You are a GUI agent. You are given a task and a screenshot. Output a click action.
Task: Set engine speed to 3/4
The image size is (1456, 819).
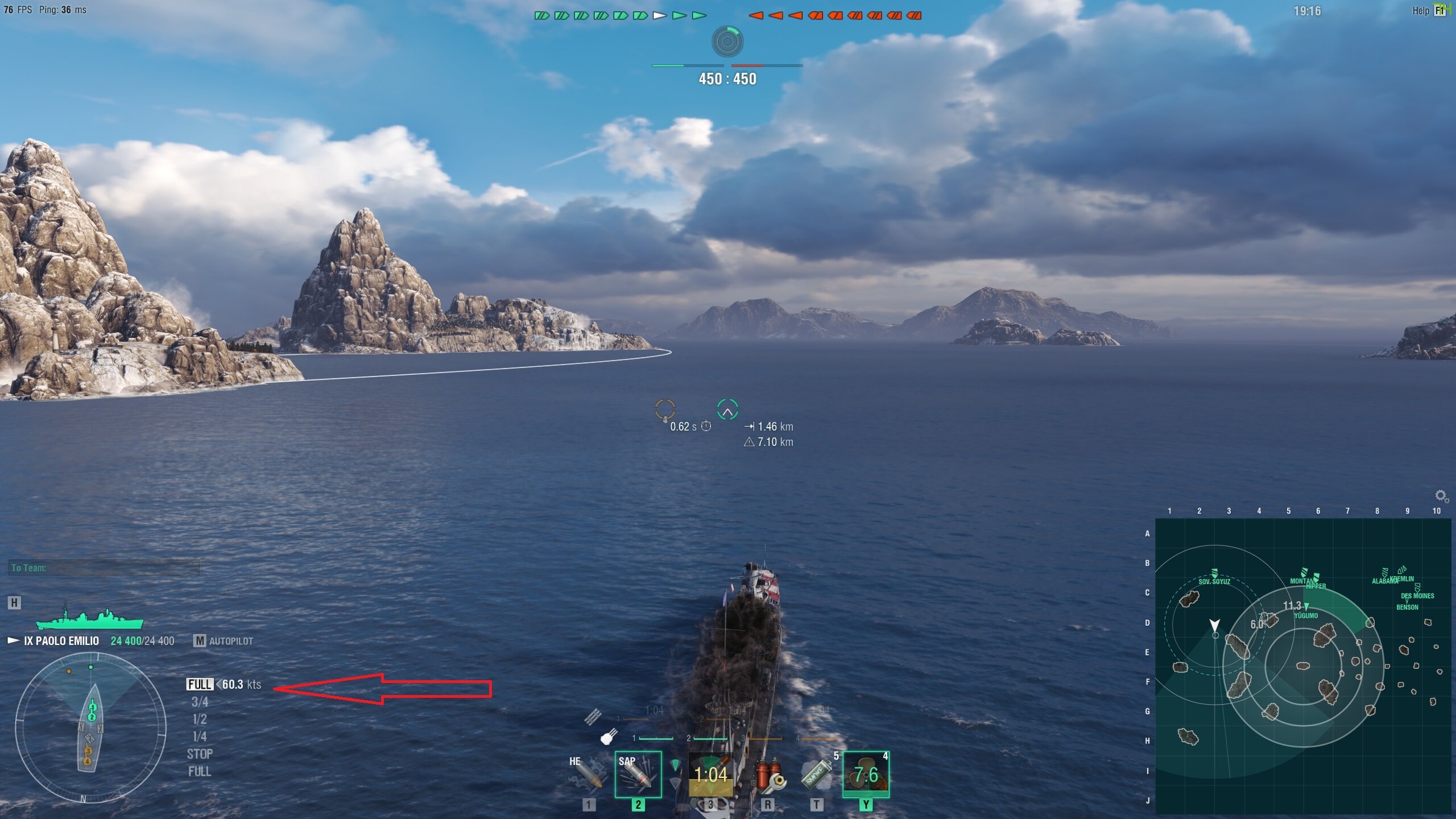(x=200, y=702)
